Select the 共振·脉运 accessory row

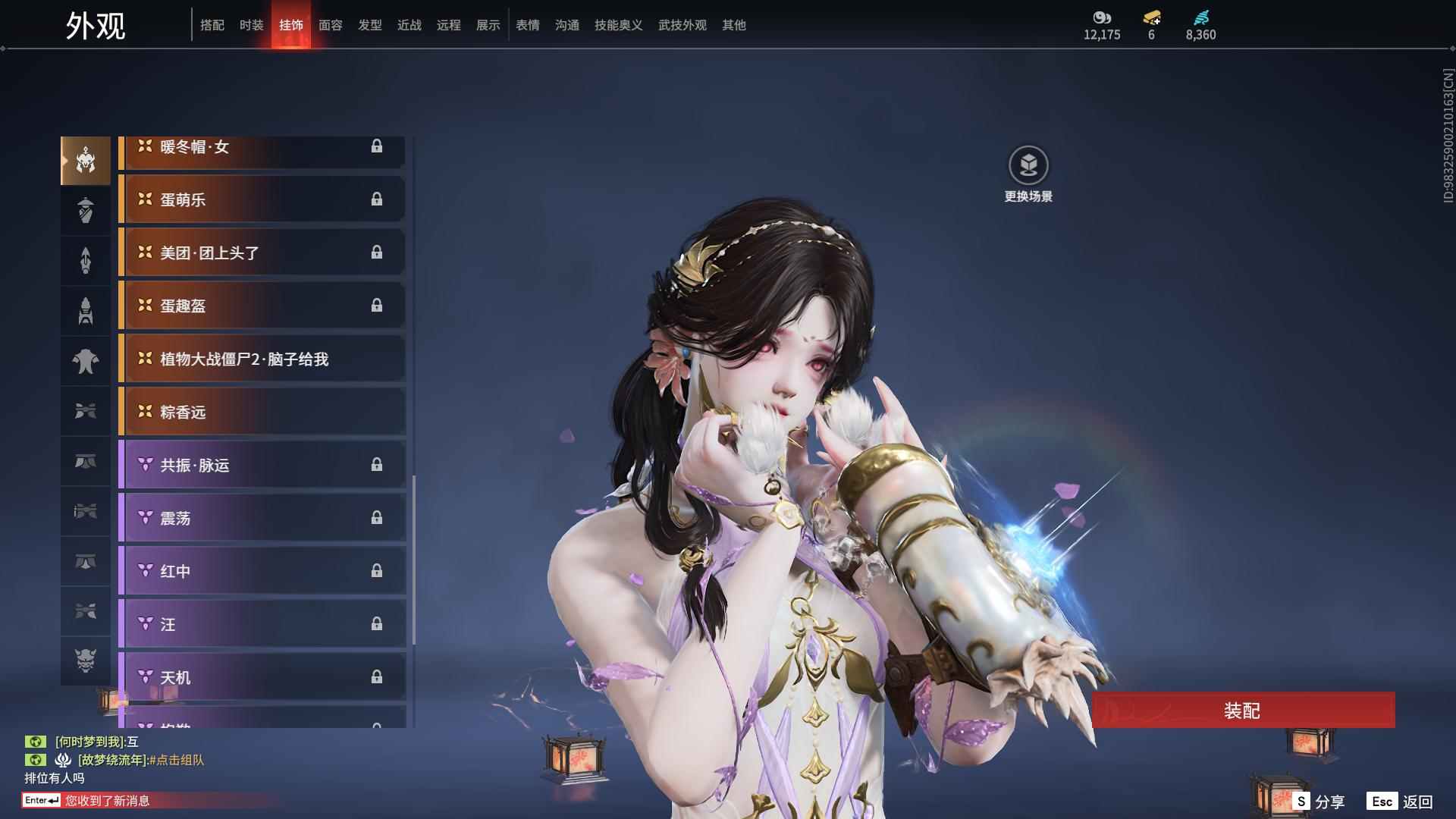click(x=262, y=465)
